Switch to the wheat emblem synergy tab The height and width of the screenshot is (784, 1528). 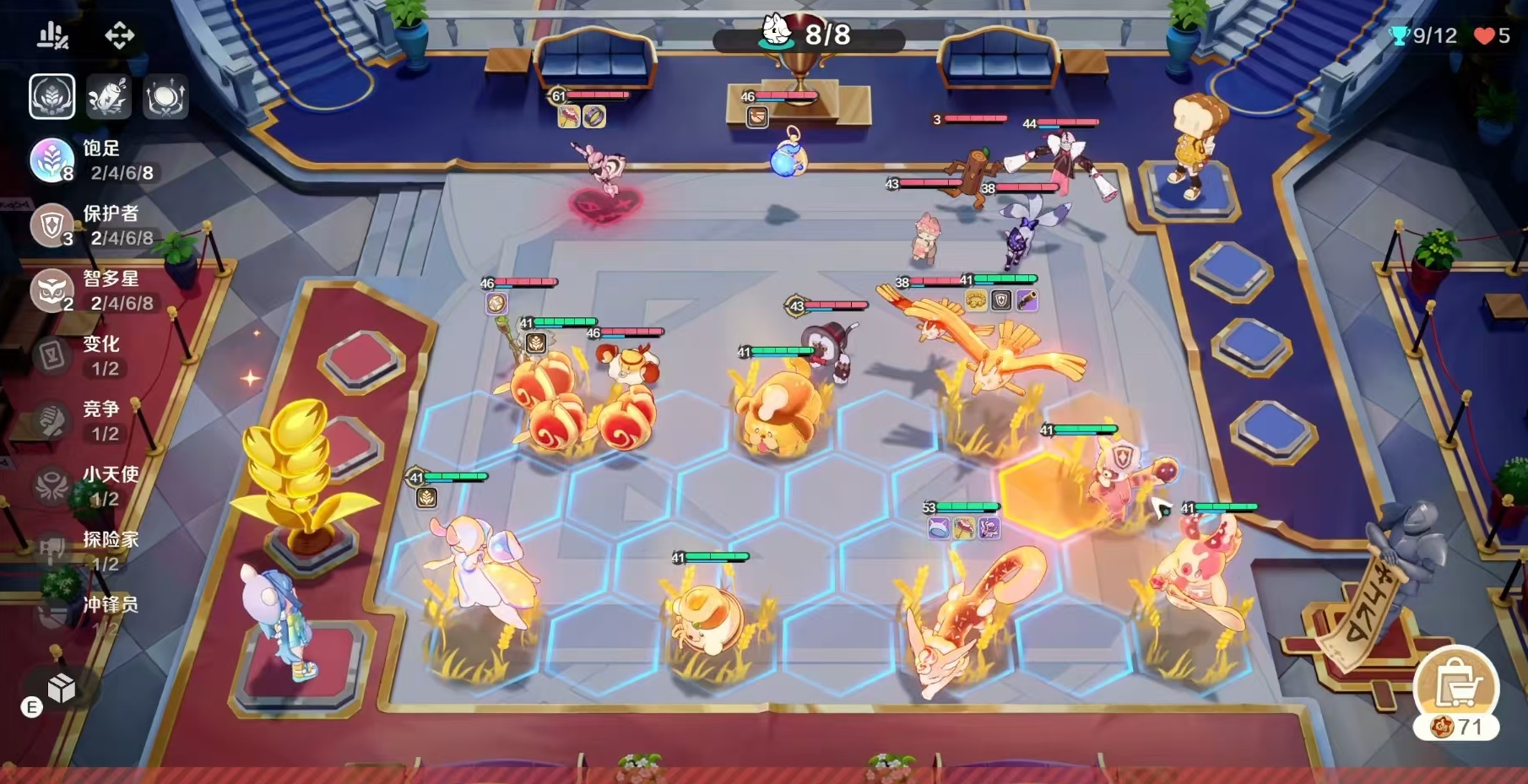click(52, 97)
